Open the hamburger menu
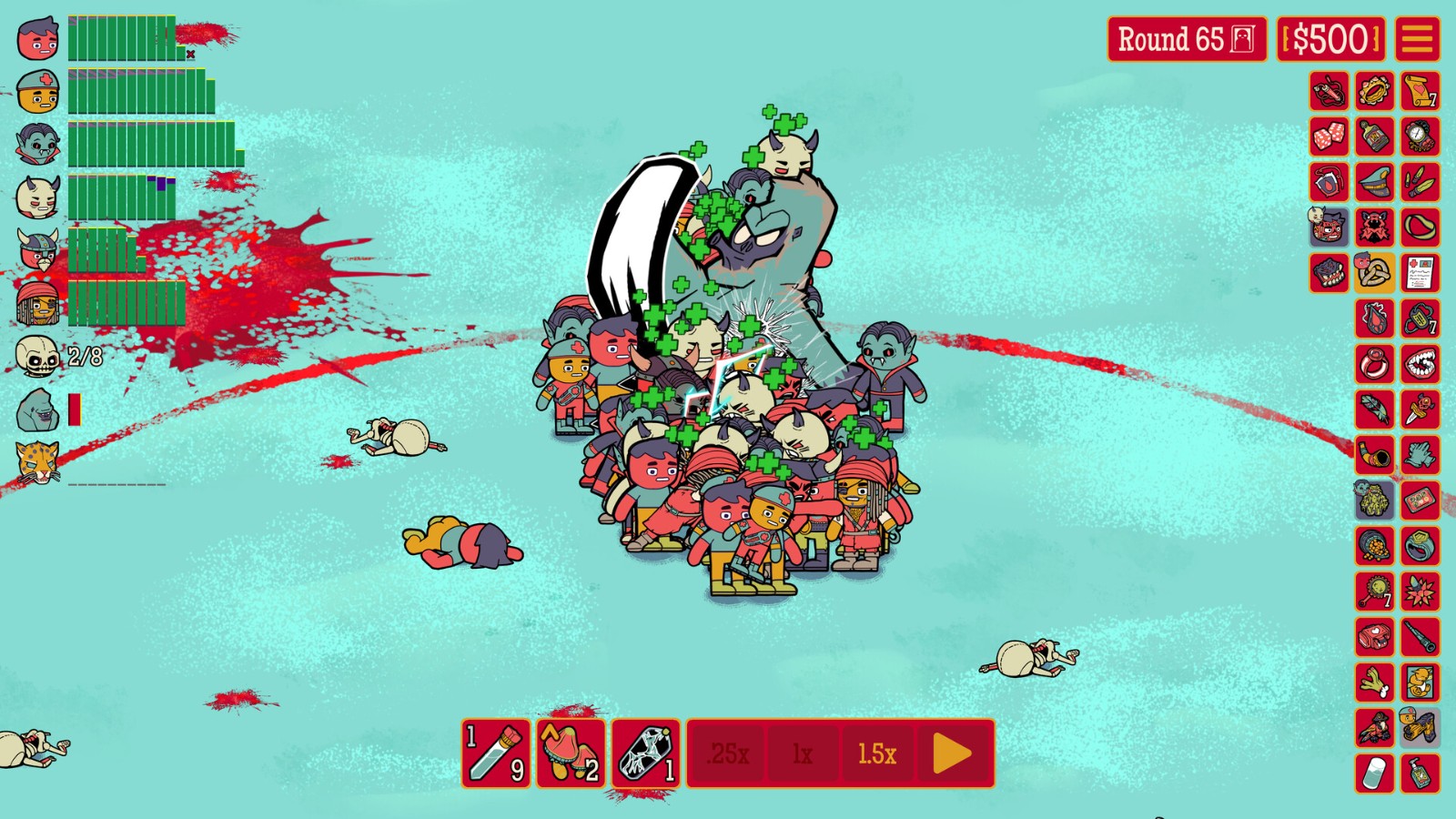The height and width of the screenshot is (819, 1456). coord(1417,39)
